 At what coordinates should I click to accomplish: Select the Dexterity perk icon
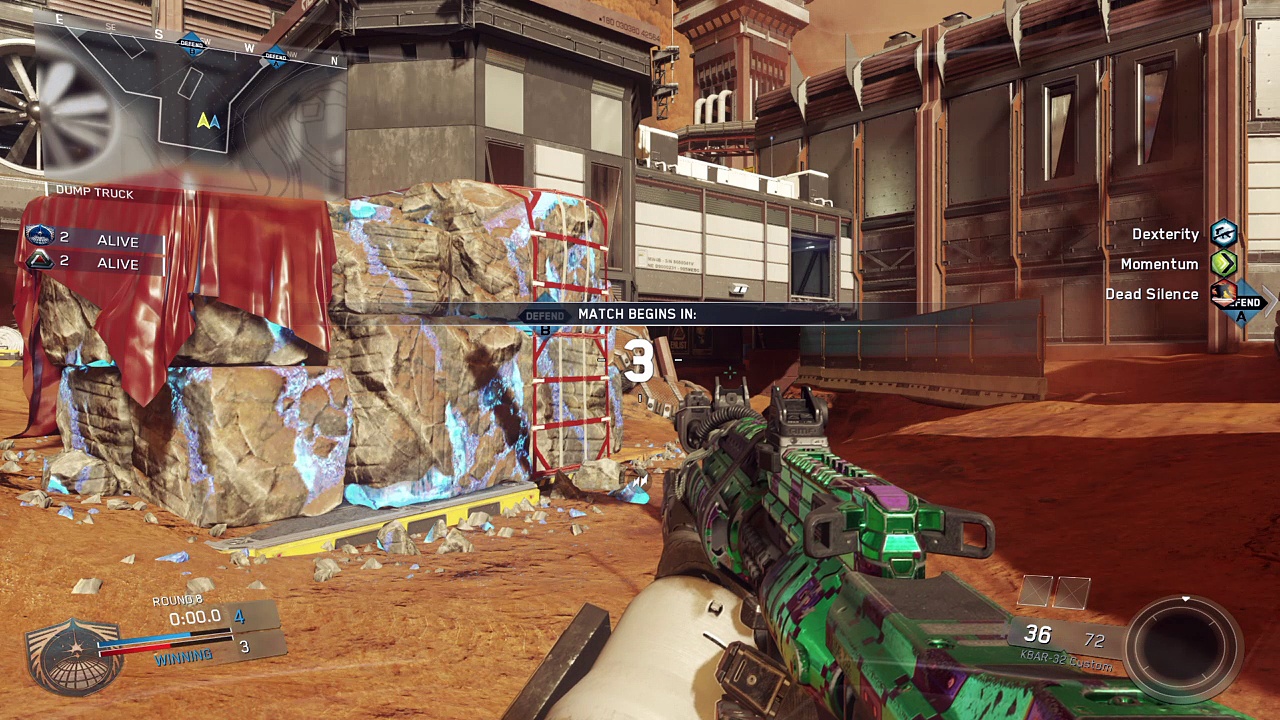(x=1224, y=234)
